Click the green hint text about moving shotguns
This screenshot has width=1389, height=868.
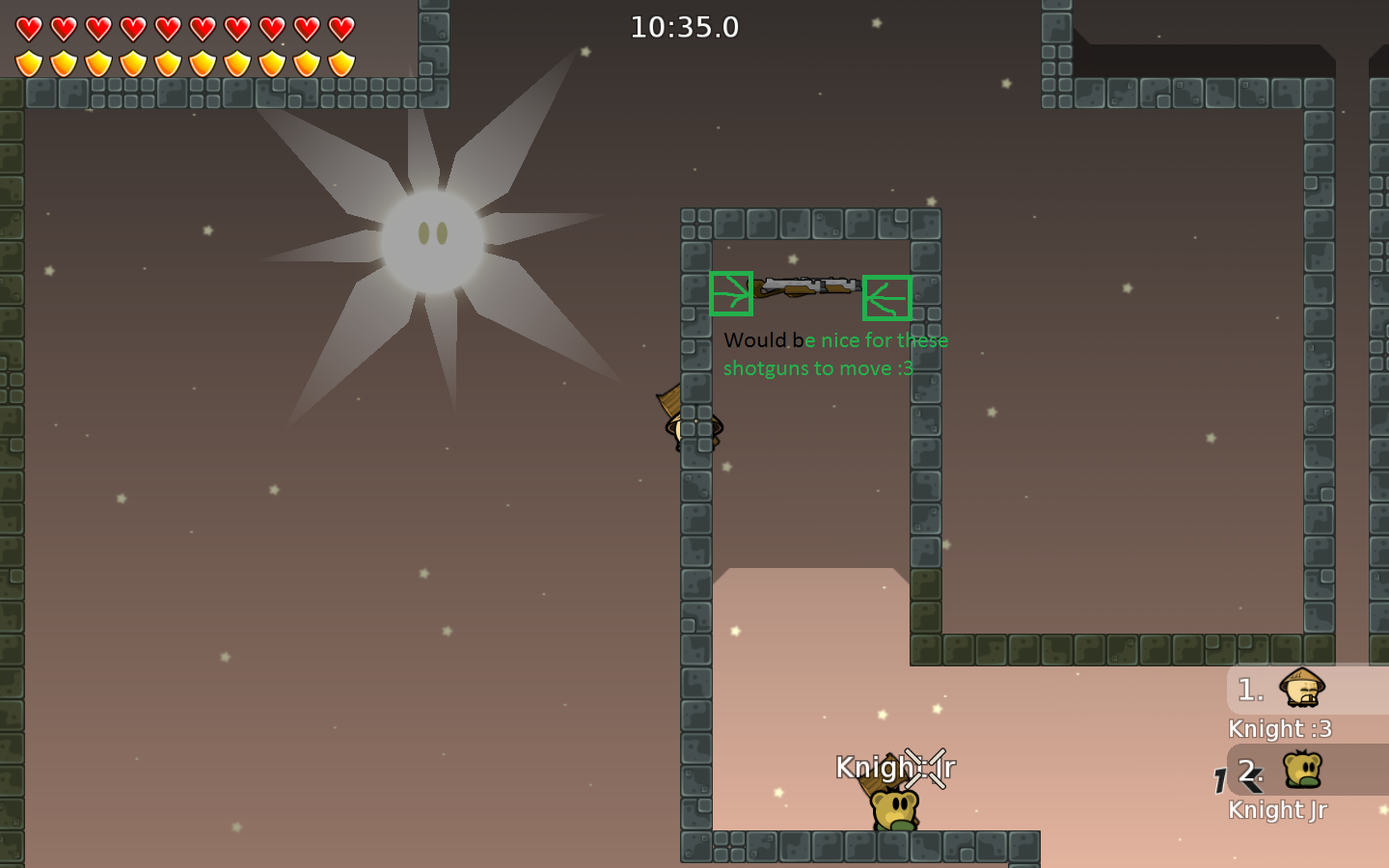835,354
